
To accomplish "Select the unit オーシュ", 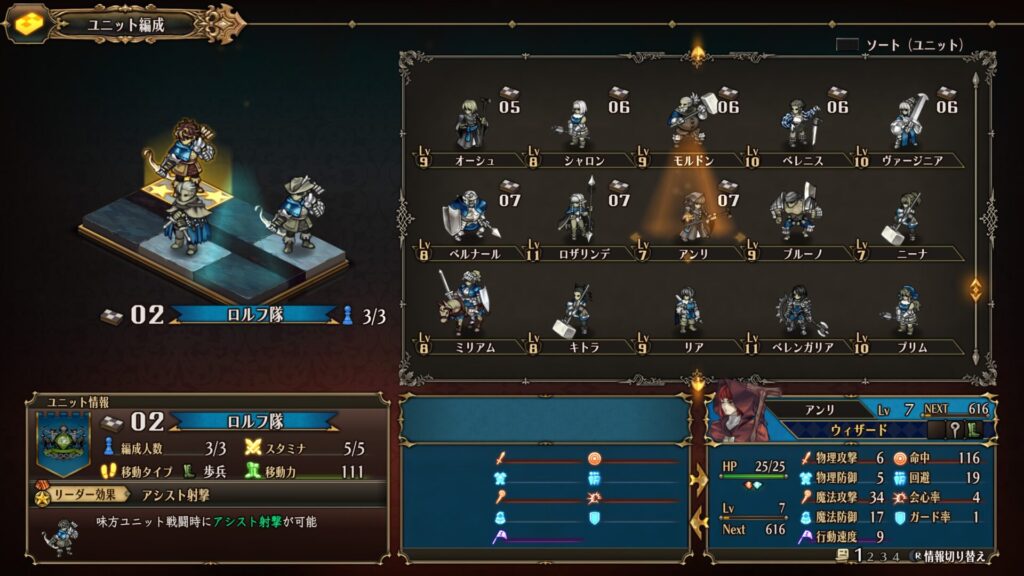I will click(470, 125).
